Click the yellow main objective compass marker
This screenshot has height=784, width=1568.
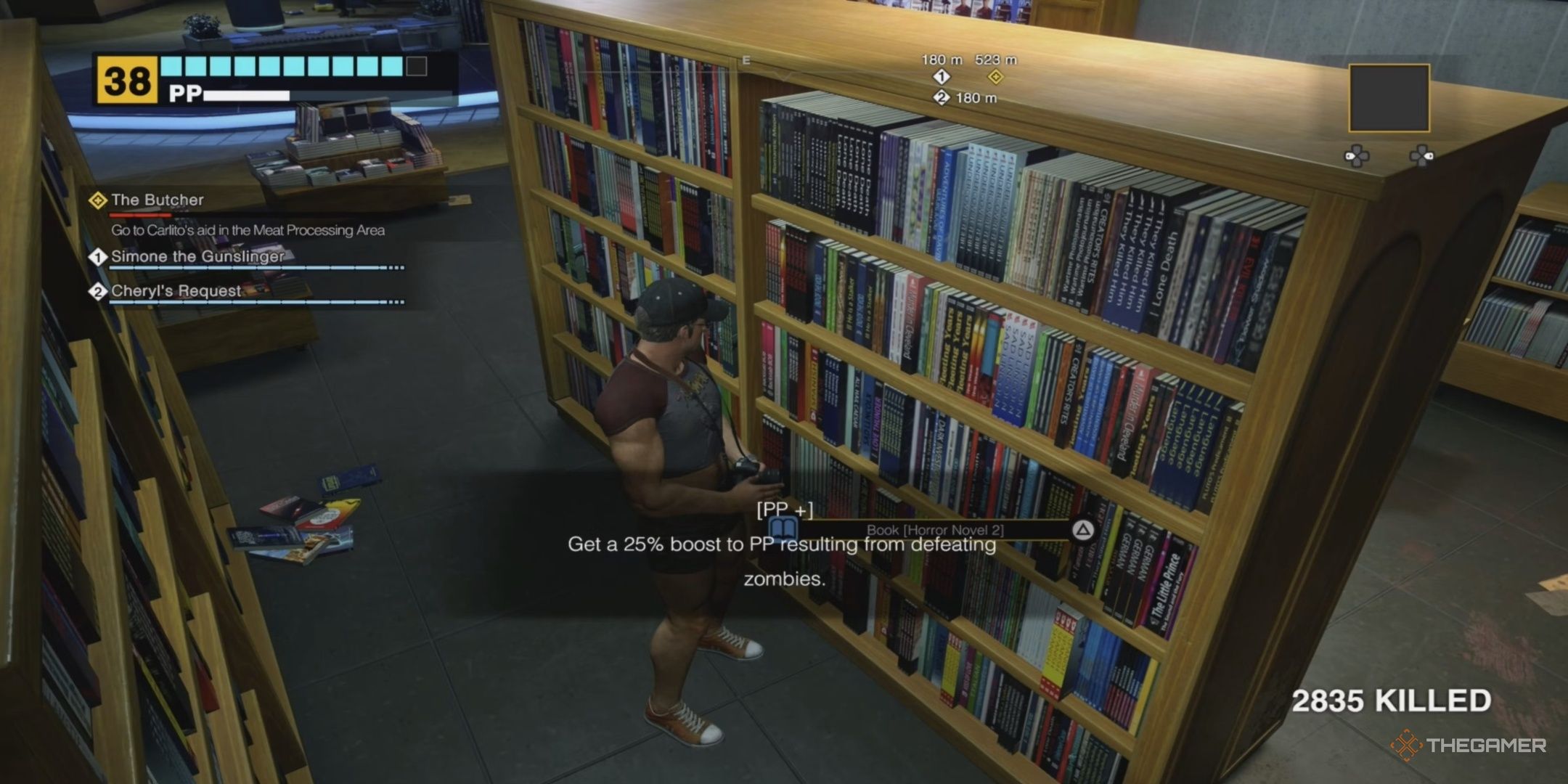(x=996, y=77)
